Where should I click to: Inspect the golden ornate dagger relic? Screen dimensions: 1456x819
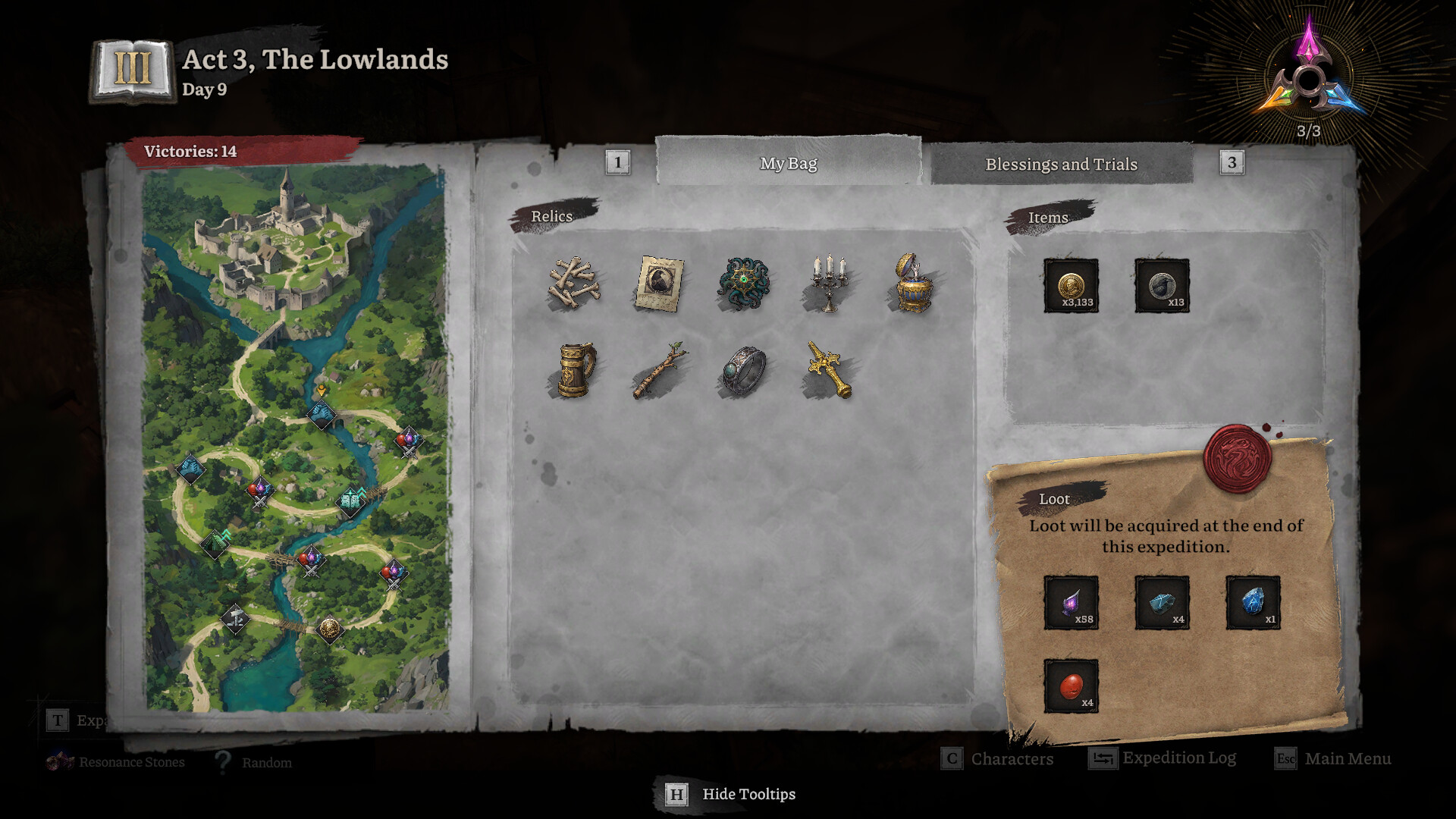[x=828, y=370]
